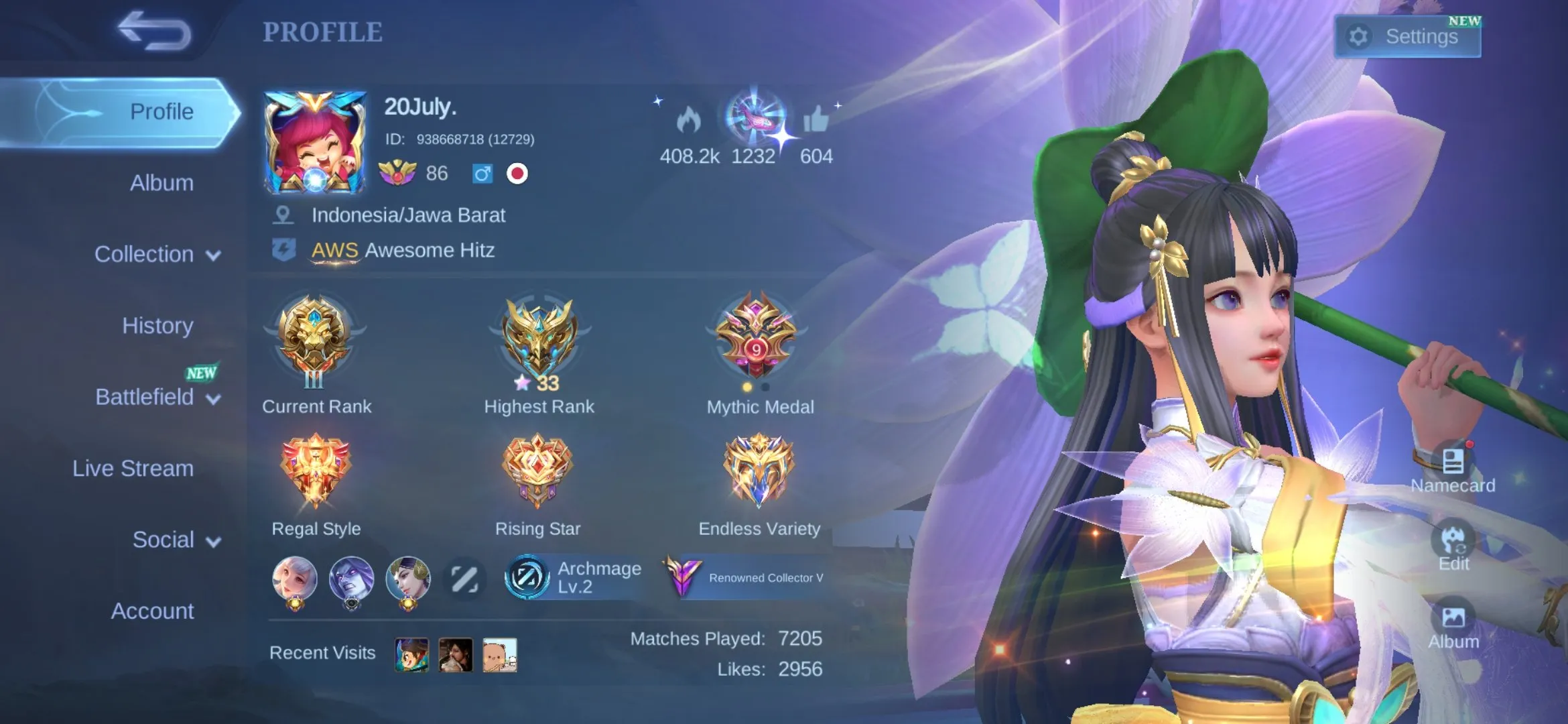The width and height of the screenshot is (1568, 724).
Task: Click the Japan flag indicator
Action: click(x=516, y=174)
